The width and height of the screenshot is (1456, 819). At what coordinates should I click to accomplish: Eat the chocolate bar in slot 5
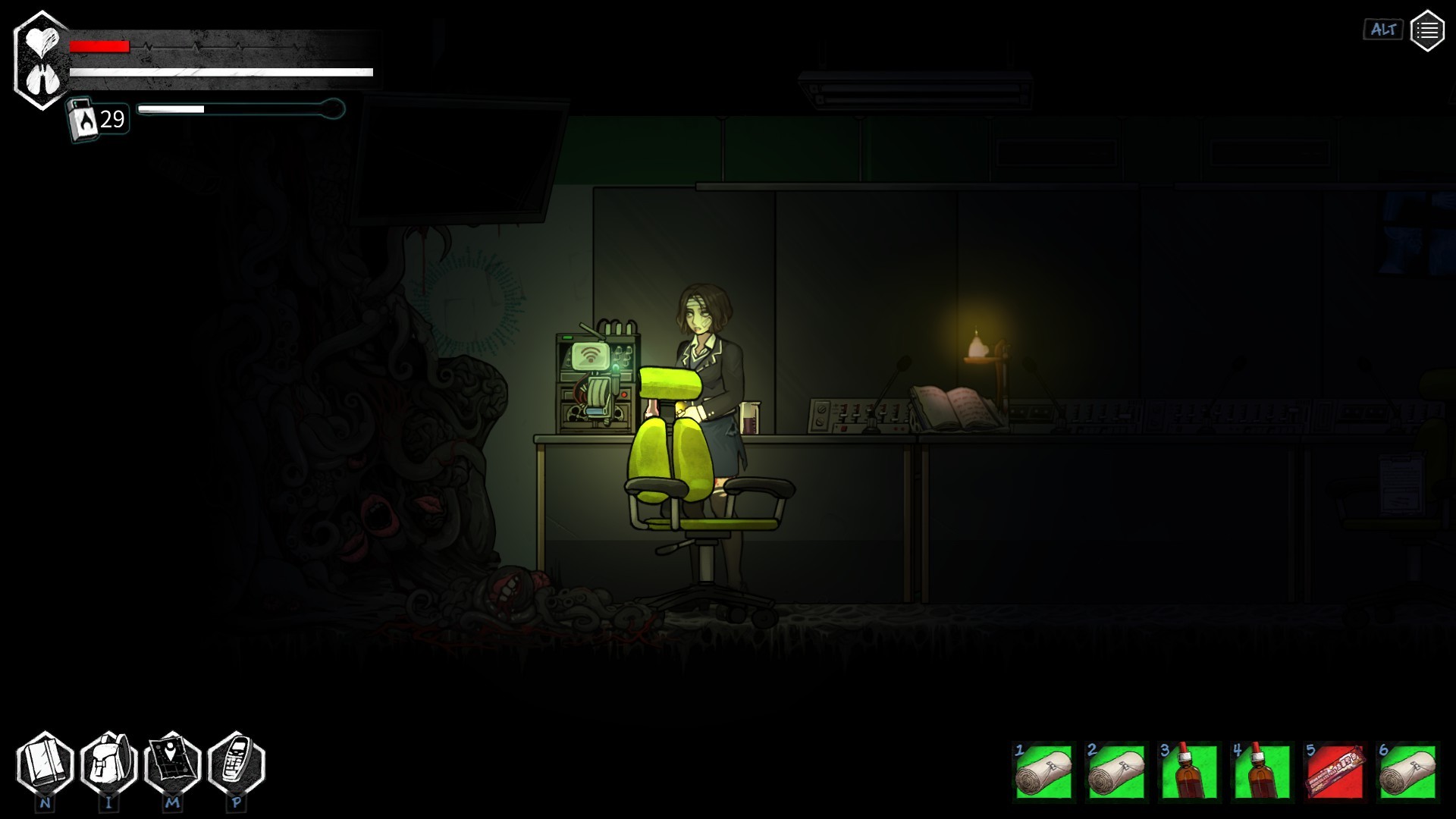[1335, 772]
